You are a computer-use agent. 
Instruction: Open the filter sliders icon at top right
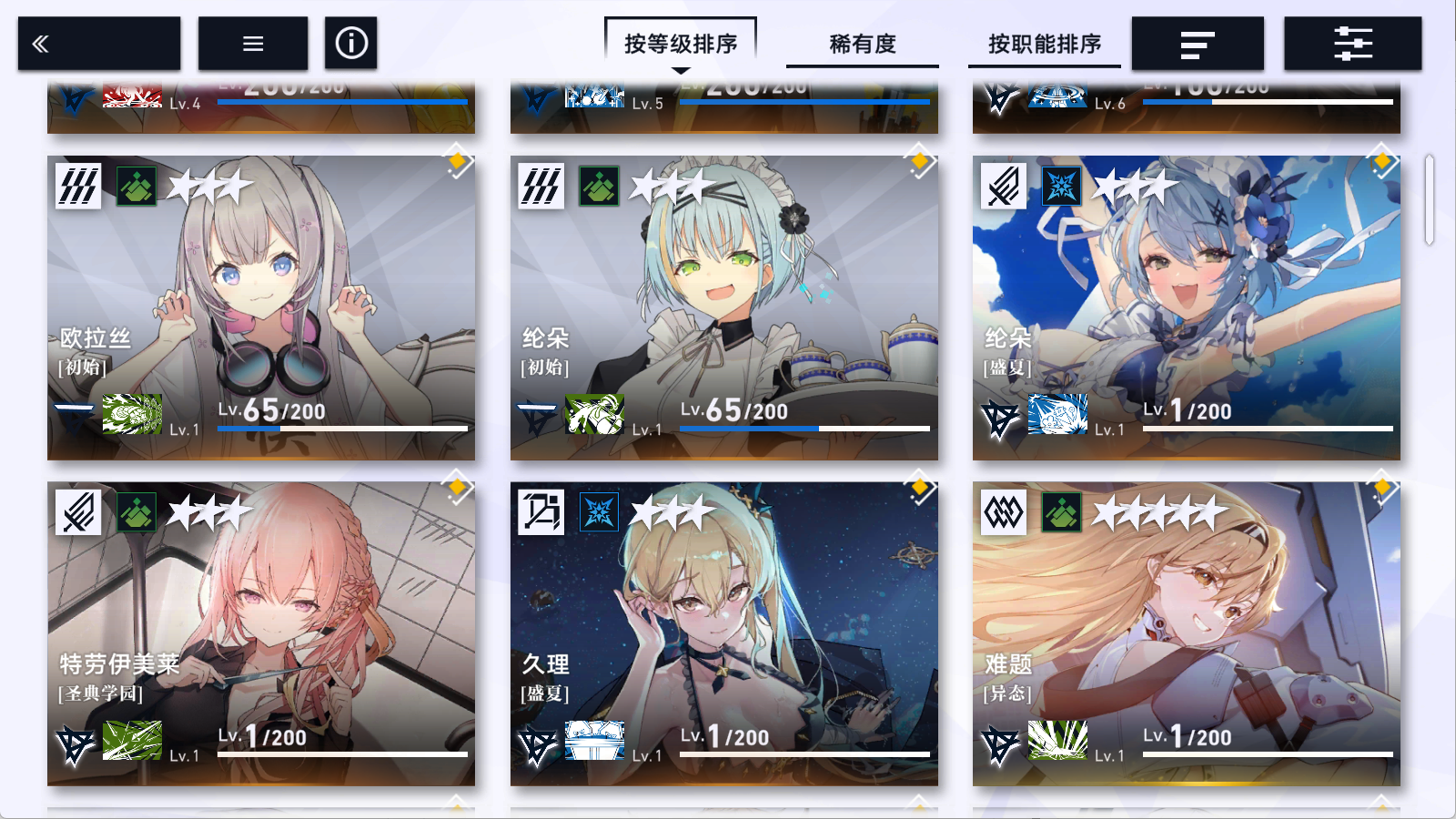pos(1352,42)
